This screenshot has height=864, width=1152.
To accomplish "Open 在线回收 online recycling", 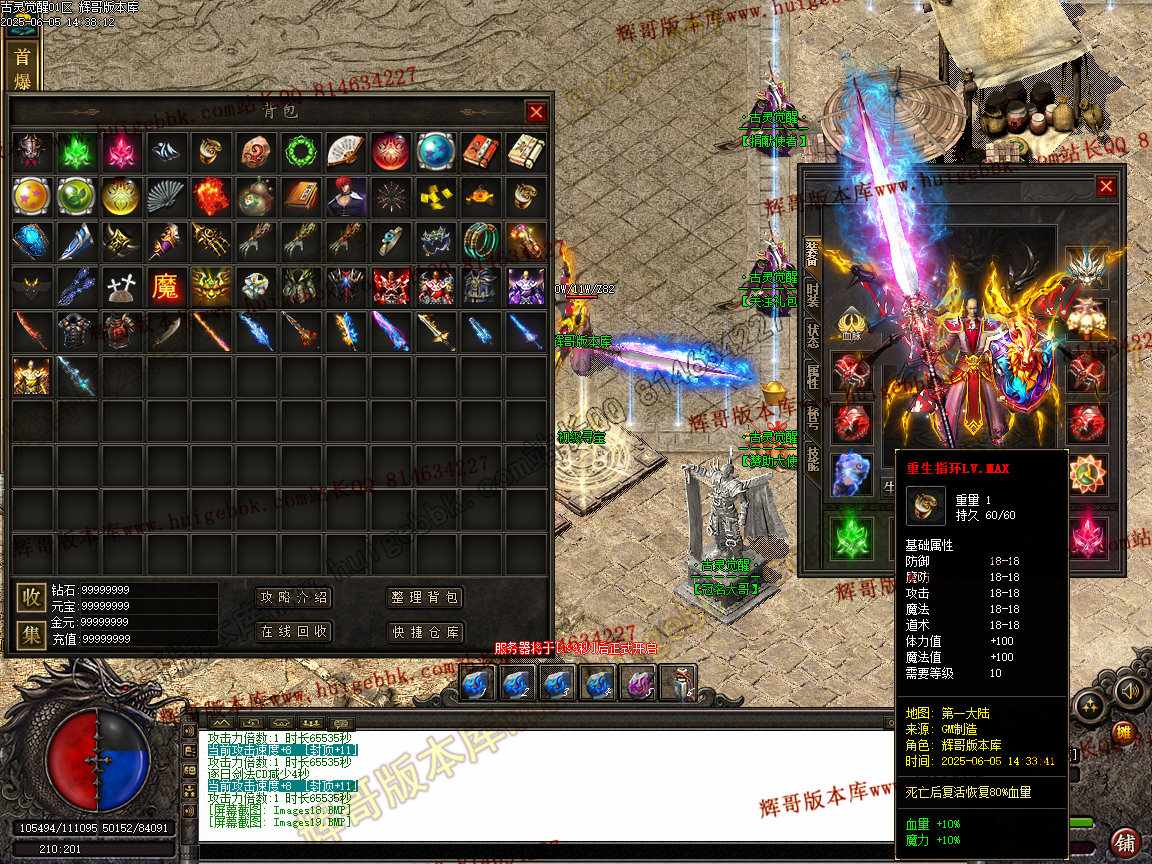I will (x=294, y=632).
